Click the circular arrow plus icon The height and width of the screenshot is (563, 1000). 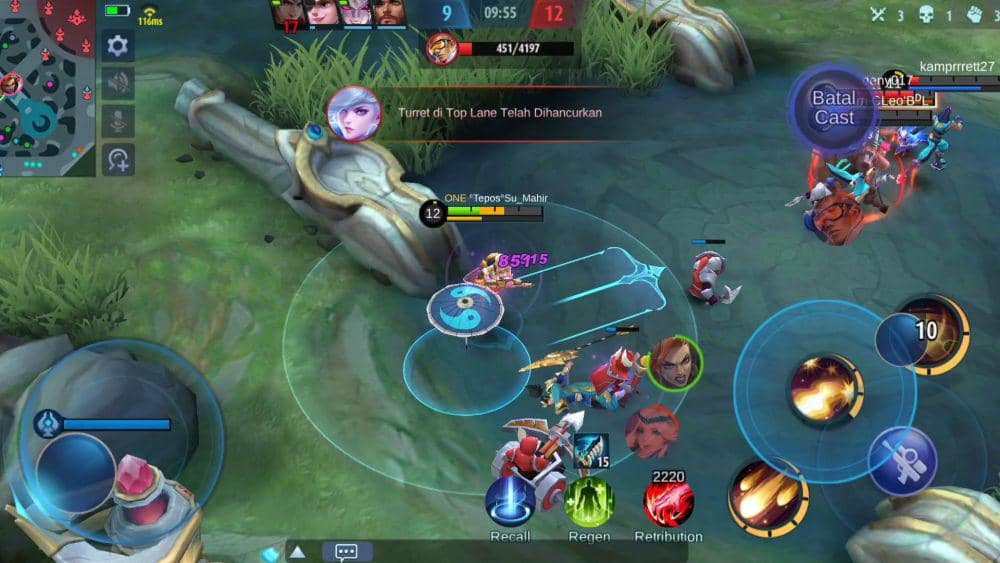pos(118,159)
